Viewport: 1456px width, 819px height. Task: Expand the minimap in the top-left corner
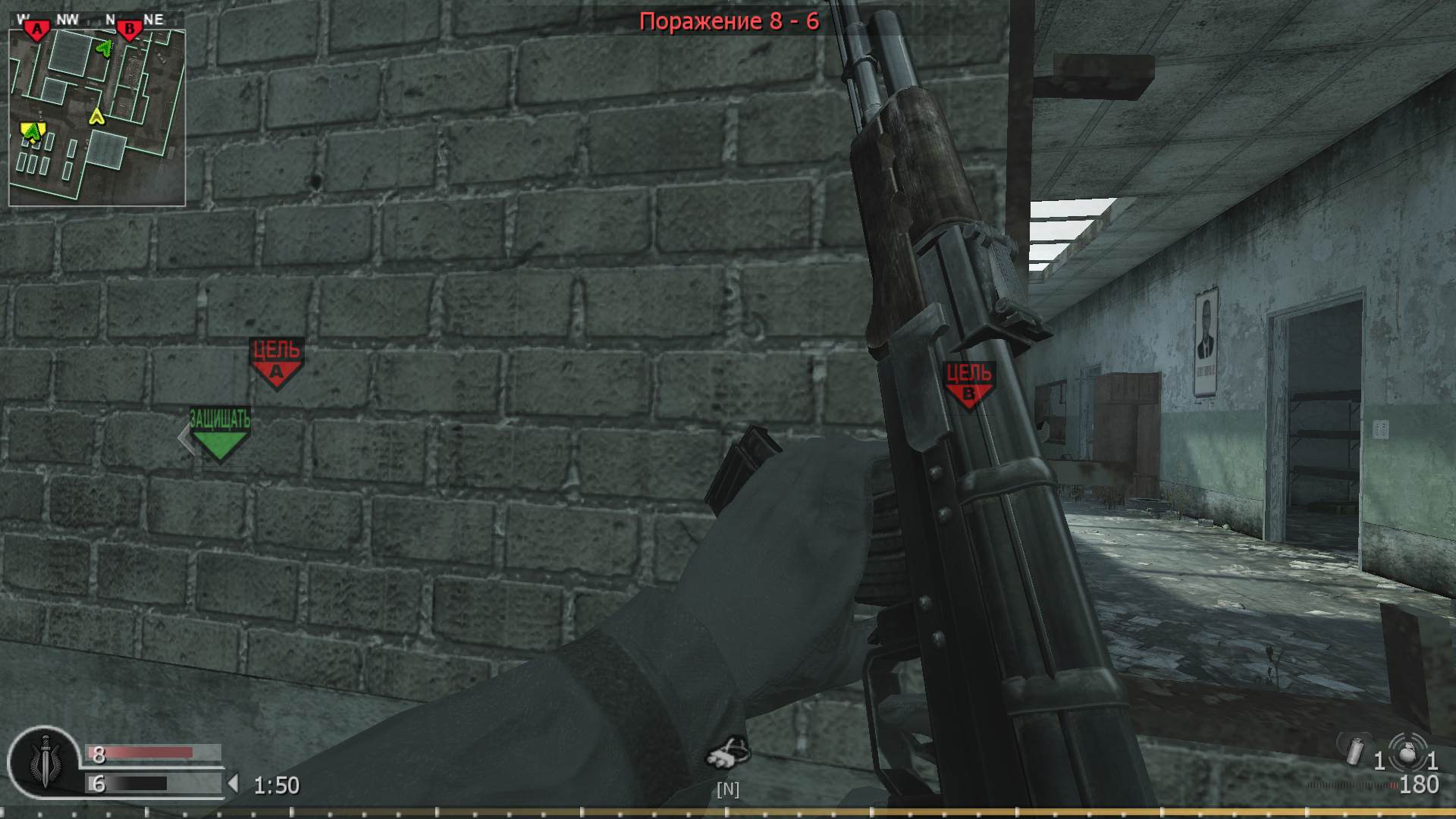[97, 112]
